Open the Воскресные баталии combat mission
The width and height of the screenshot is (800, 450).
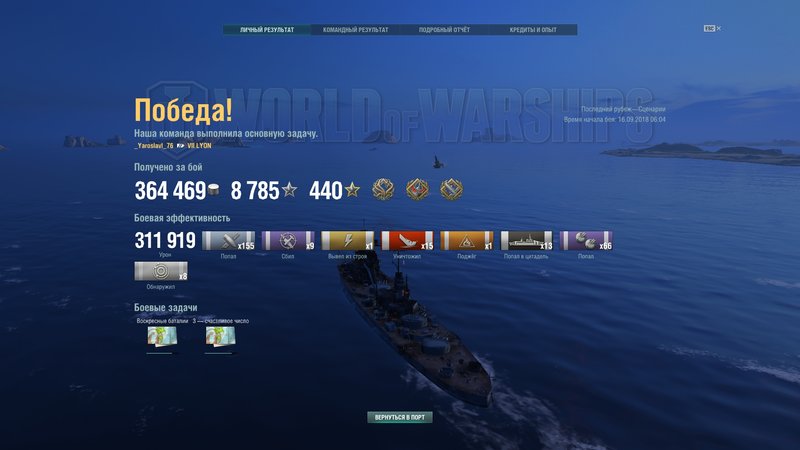(162, 338)
